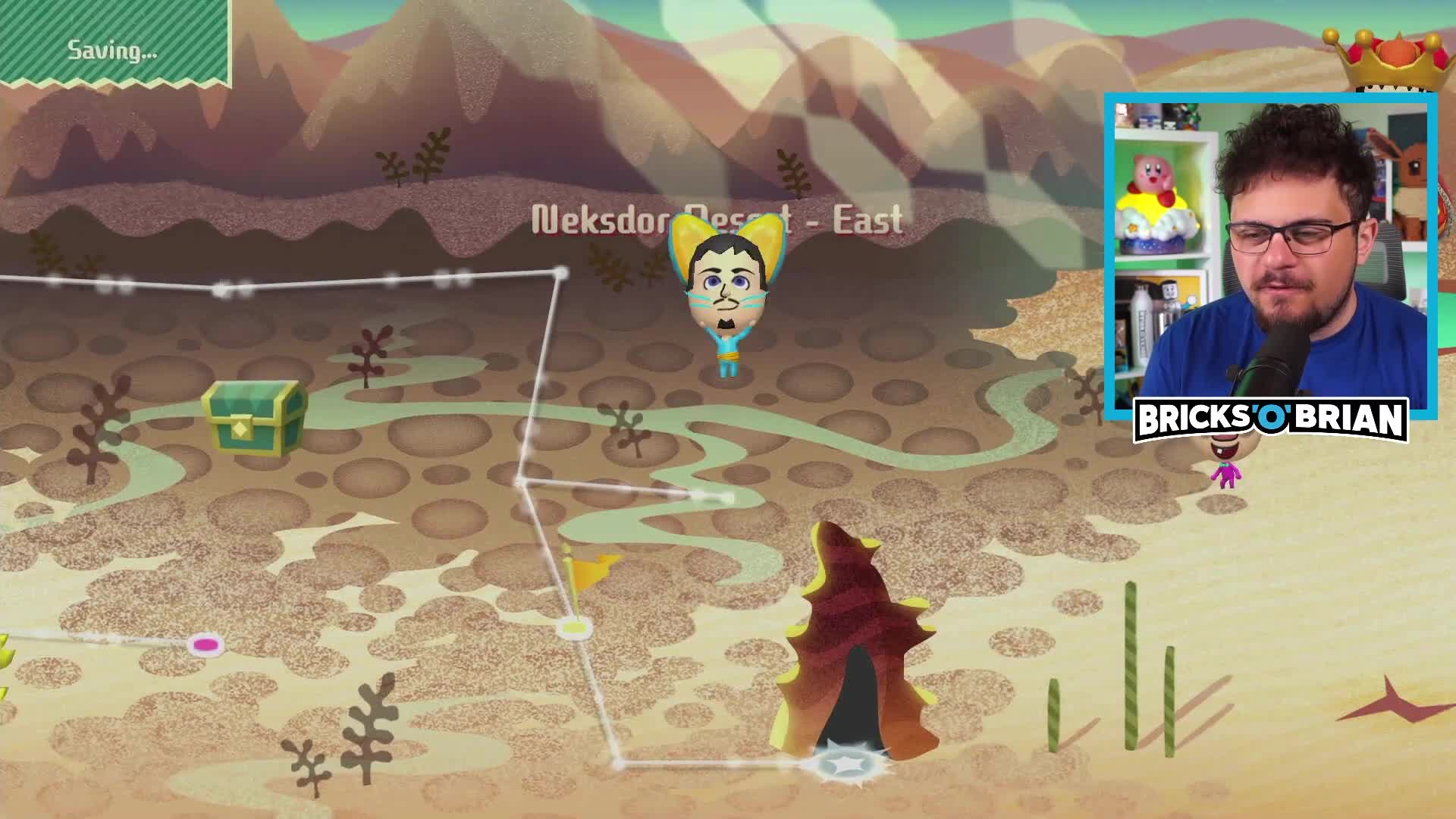Toggle the white node at the top path corner
Screen dimensions: 1456x819
pyautogui.click(x=561, y=273)
